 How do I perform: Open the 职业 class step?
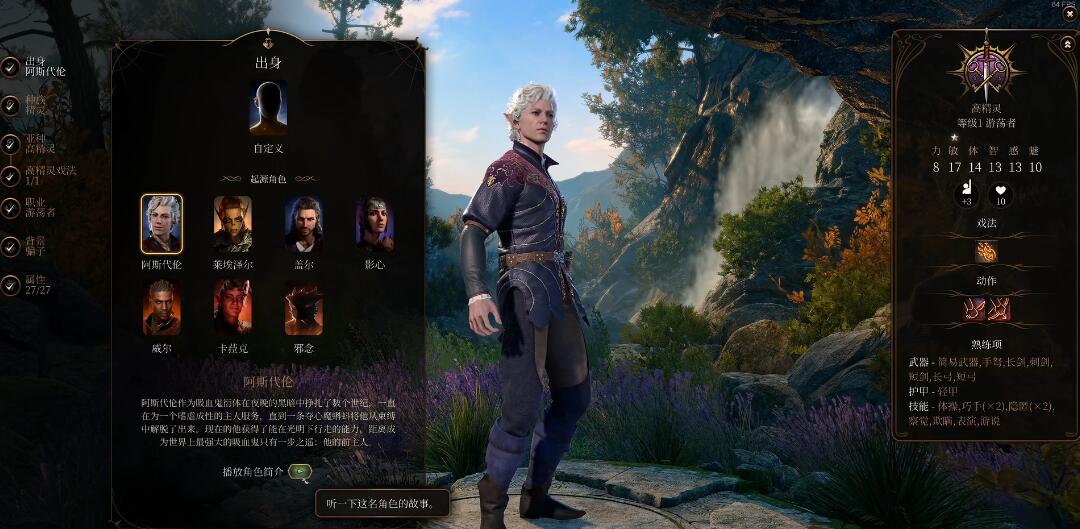pyautogui.click(x=10, y=207)
